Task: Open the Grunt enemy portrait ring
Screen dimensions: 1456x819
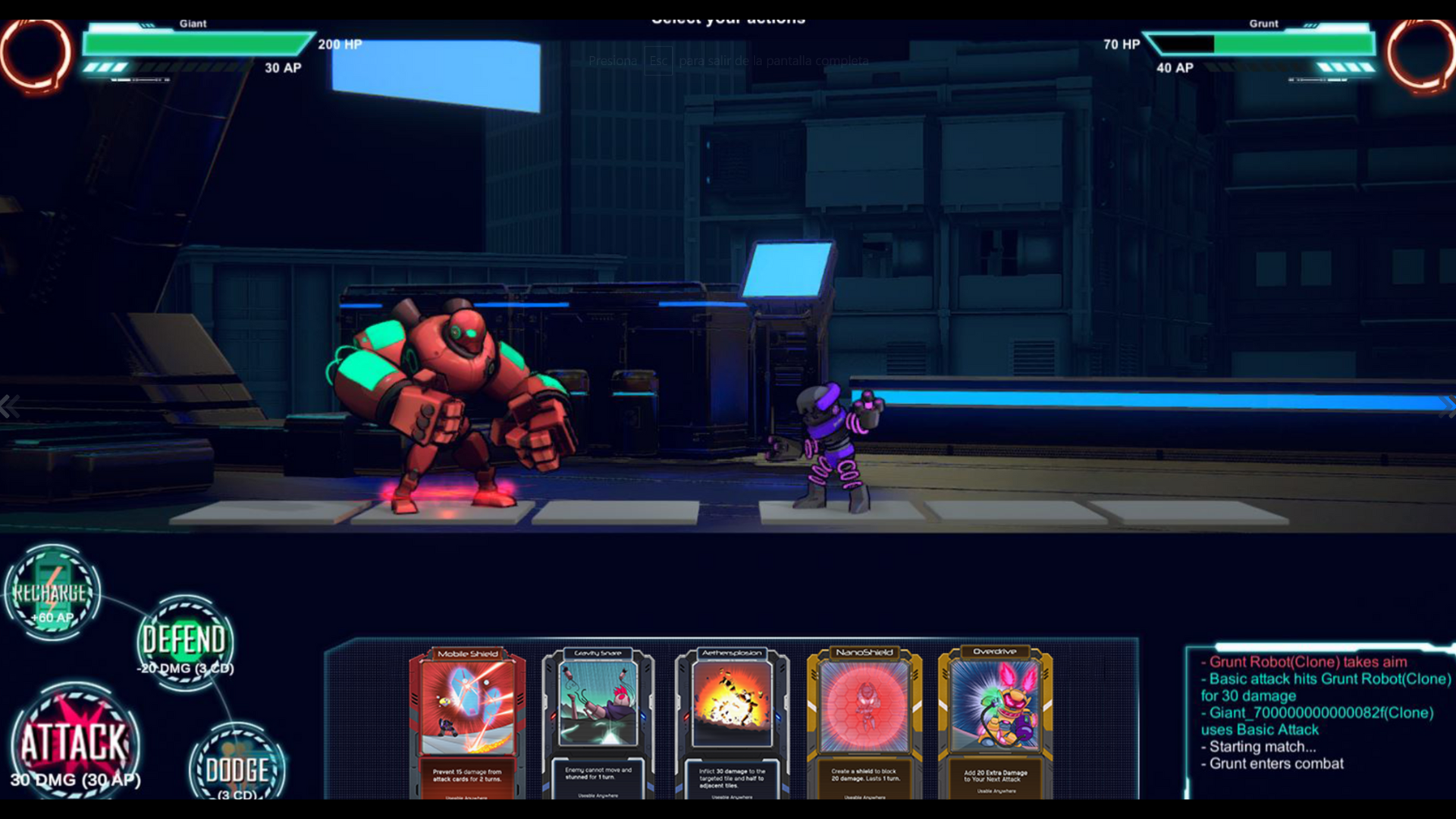Action: point(1421,55)
